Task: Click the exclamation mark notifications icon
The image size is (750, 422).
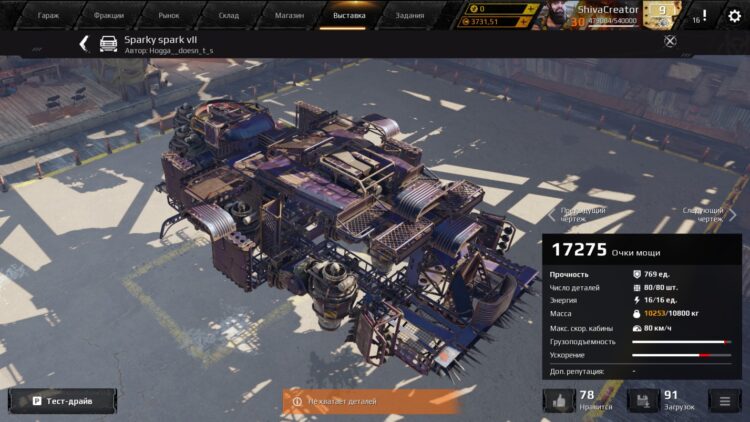Action: click(x=704, y=16)
